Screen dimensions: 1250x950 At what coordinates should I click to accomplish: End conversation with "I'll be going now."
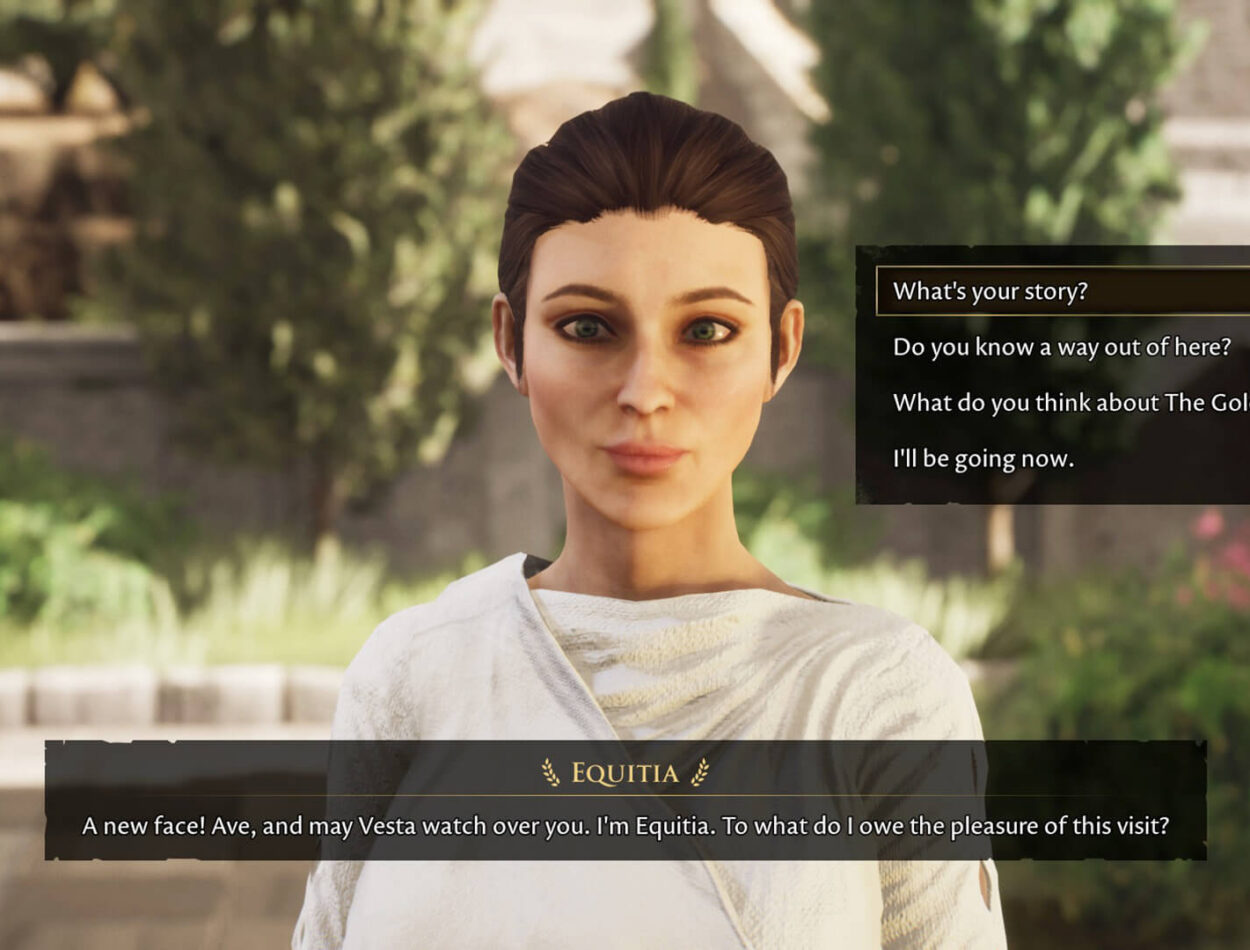click(x=983, y=459)
